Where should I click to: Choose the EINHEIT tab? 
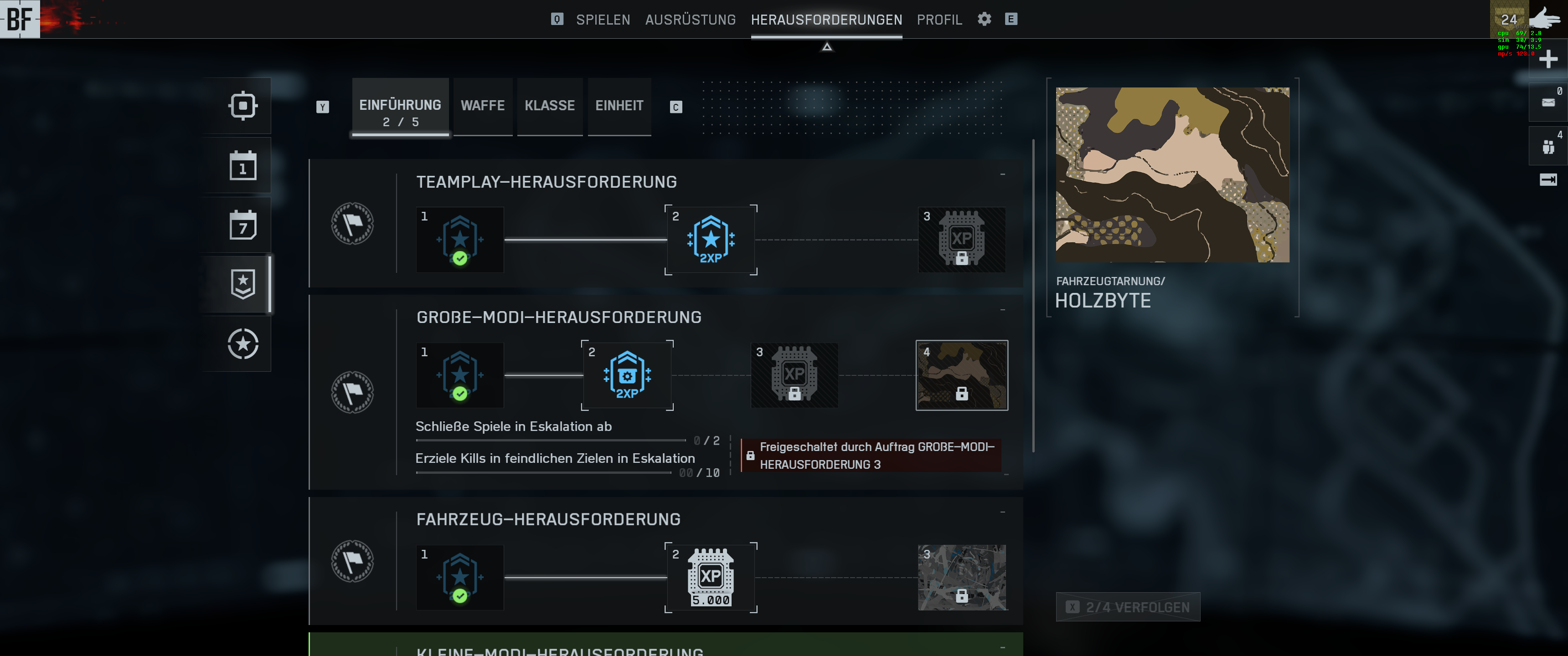click(x=619, y=106)
